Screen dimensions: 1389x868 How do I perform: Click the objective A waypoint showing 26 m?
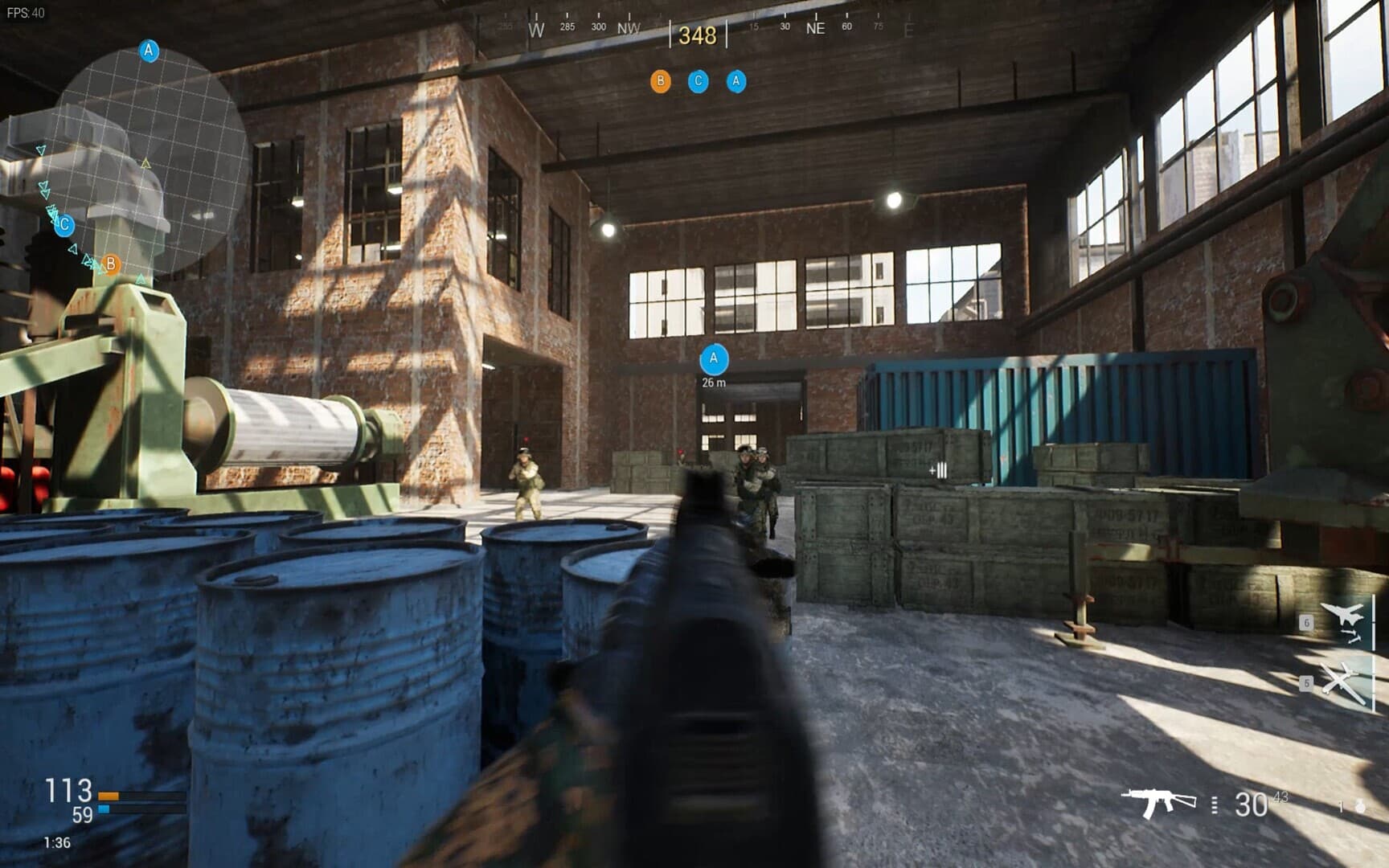tap(714, 359)
